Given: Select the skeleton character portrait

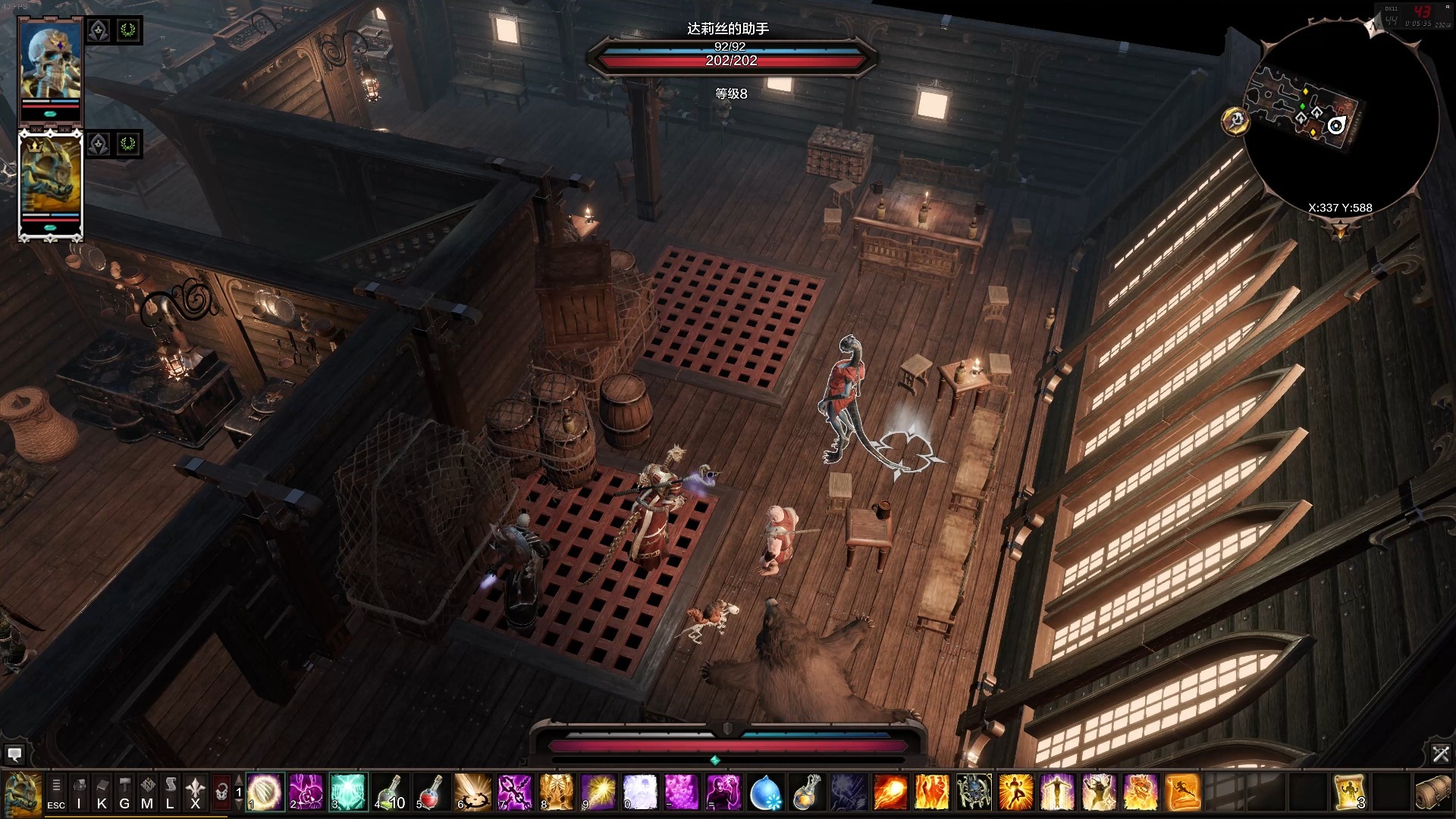Looking at the screenshot, I should coord(50,64).
